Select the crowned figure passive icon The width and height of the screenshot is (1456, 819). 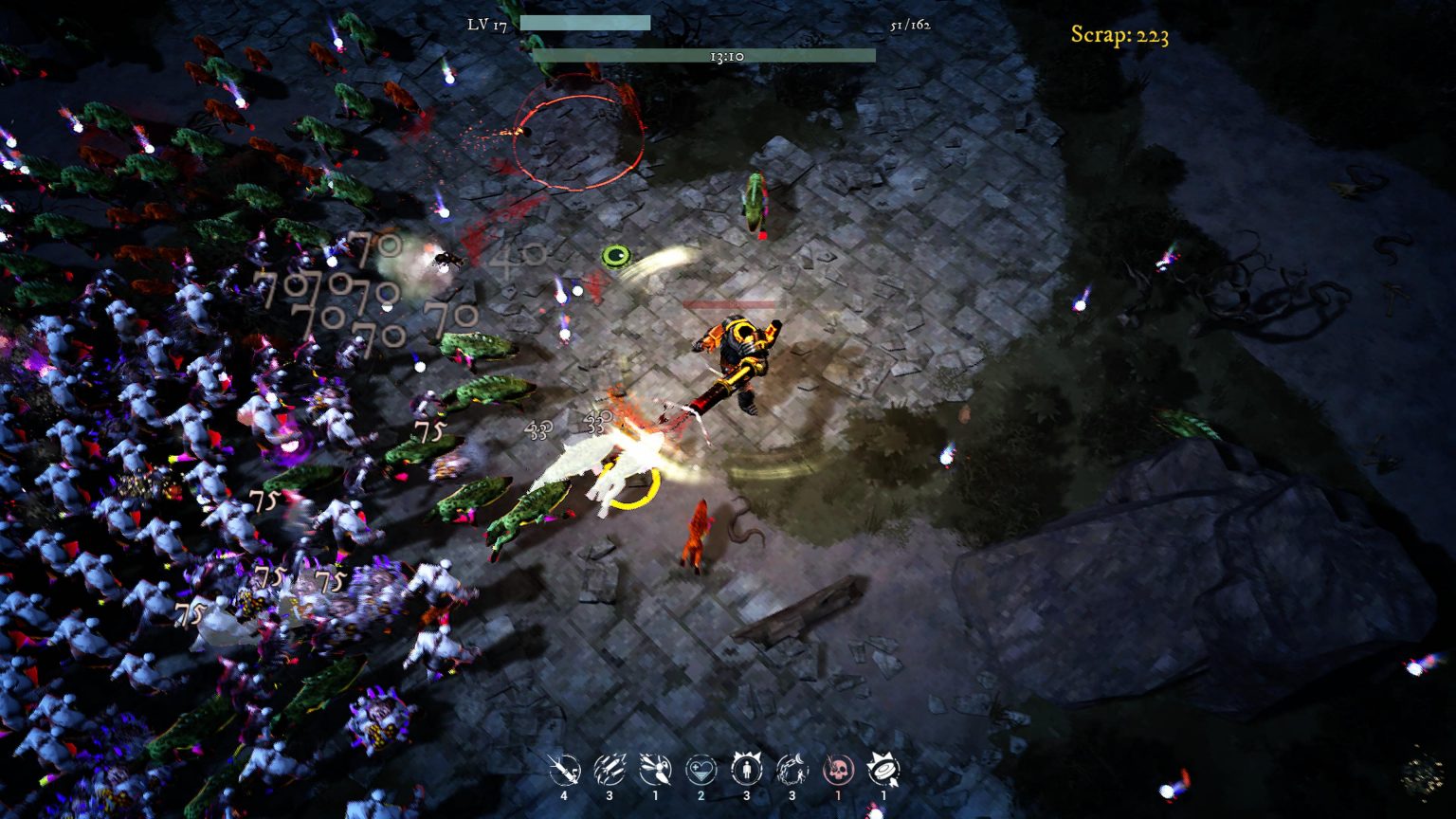coord(745,770)
